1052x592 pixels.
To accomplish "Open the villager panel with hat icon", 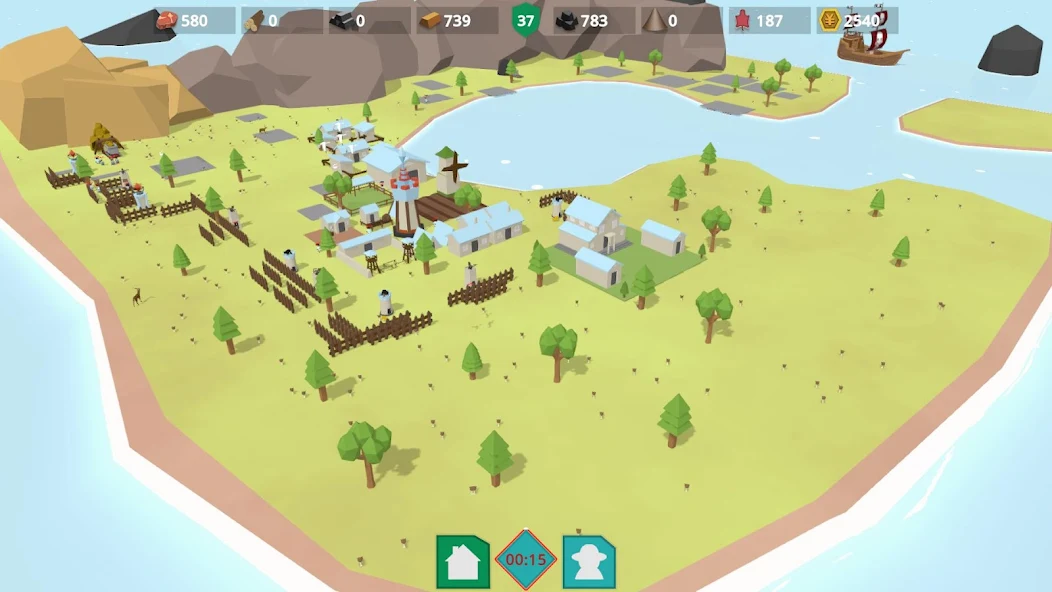I will pos(588,561).
